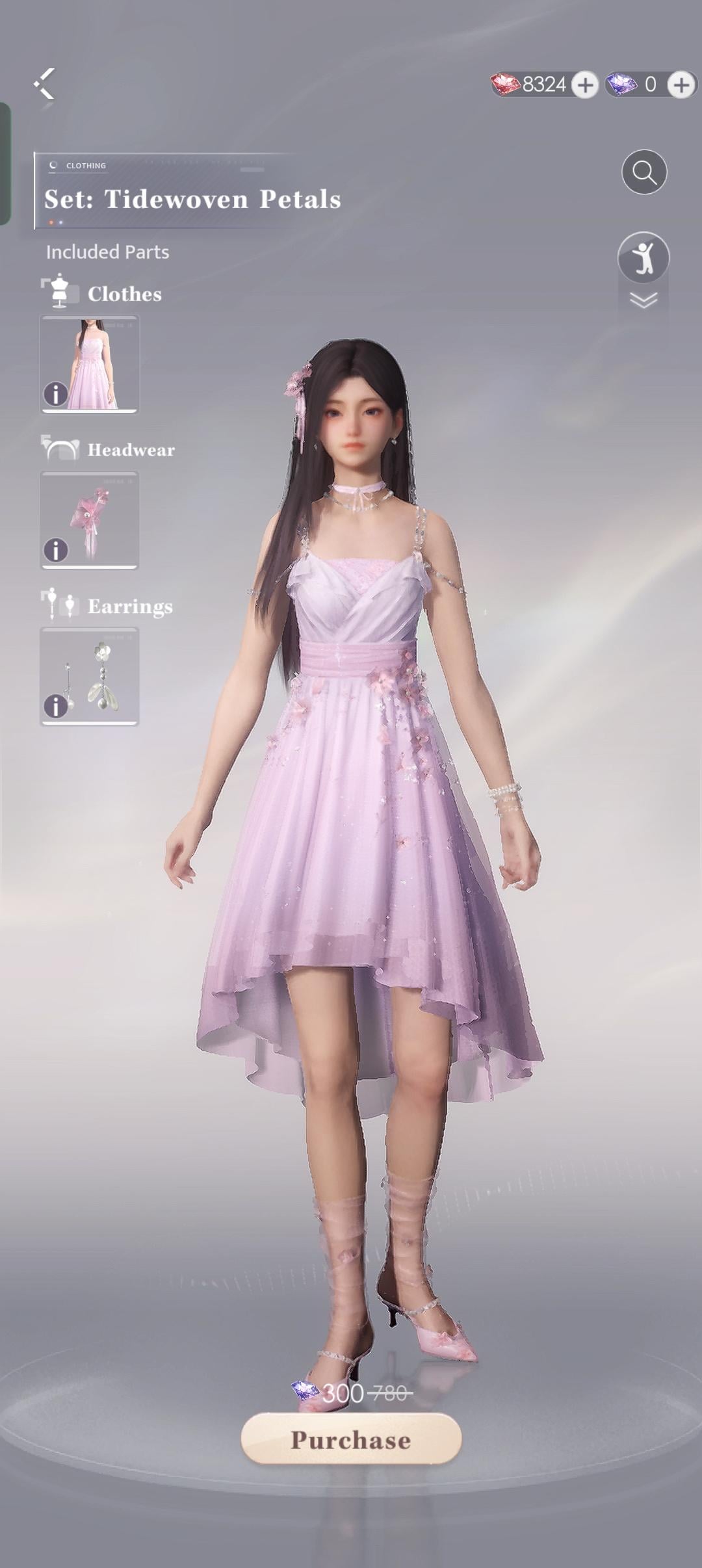
Task: Show info for the Clothes item
Action: tap(56, 394)
